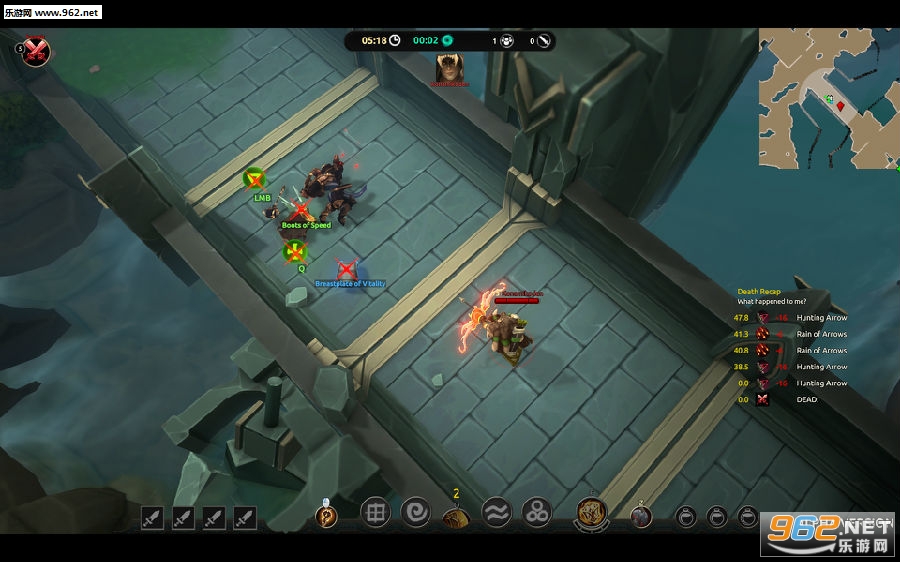The image size is (900, 562).
Task: Pick up the Boots of Speed loot marker
Action: click(x=300, y=211)
